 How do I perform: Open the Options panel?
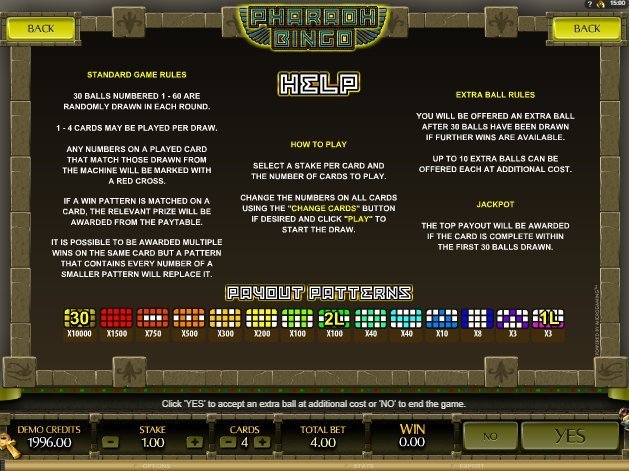156,465
